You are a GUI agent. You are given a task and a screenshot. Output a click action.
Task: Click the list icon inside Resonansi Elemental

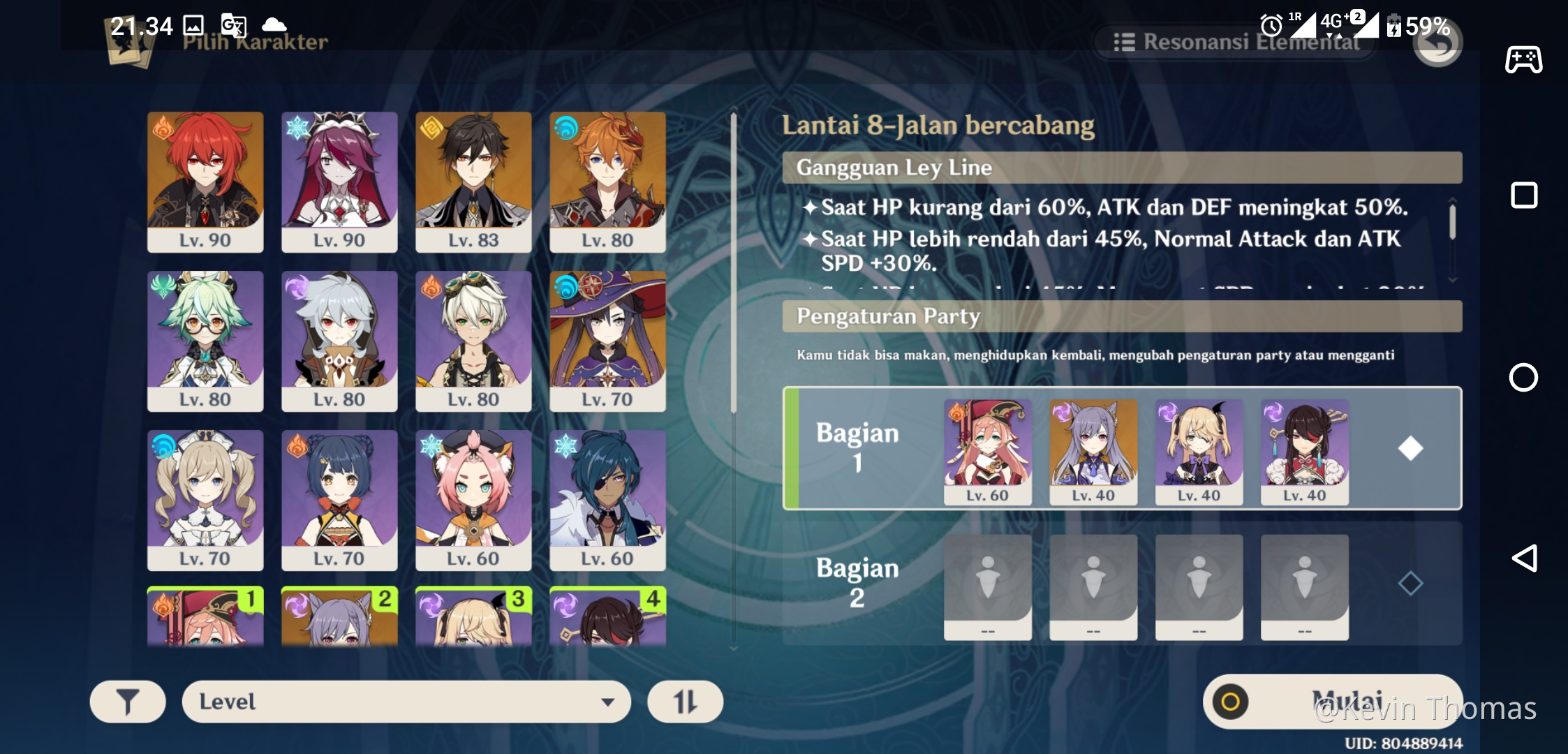pyautogui.click(x=1125, y=42)
